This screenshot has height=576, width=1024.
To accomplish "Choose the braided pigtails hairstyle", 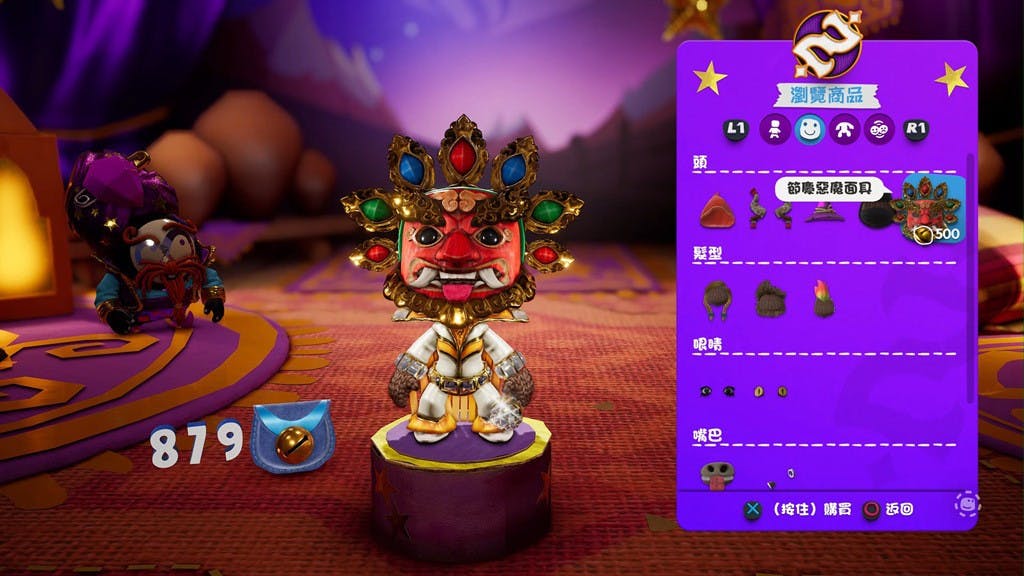I will [x=716, y=299].
